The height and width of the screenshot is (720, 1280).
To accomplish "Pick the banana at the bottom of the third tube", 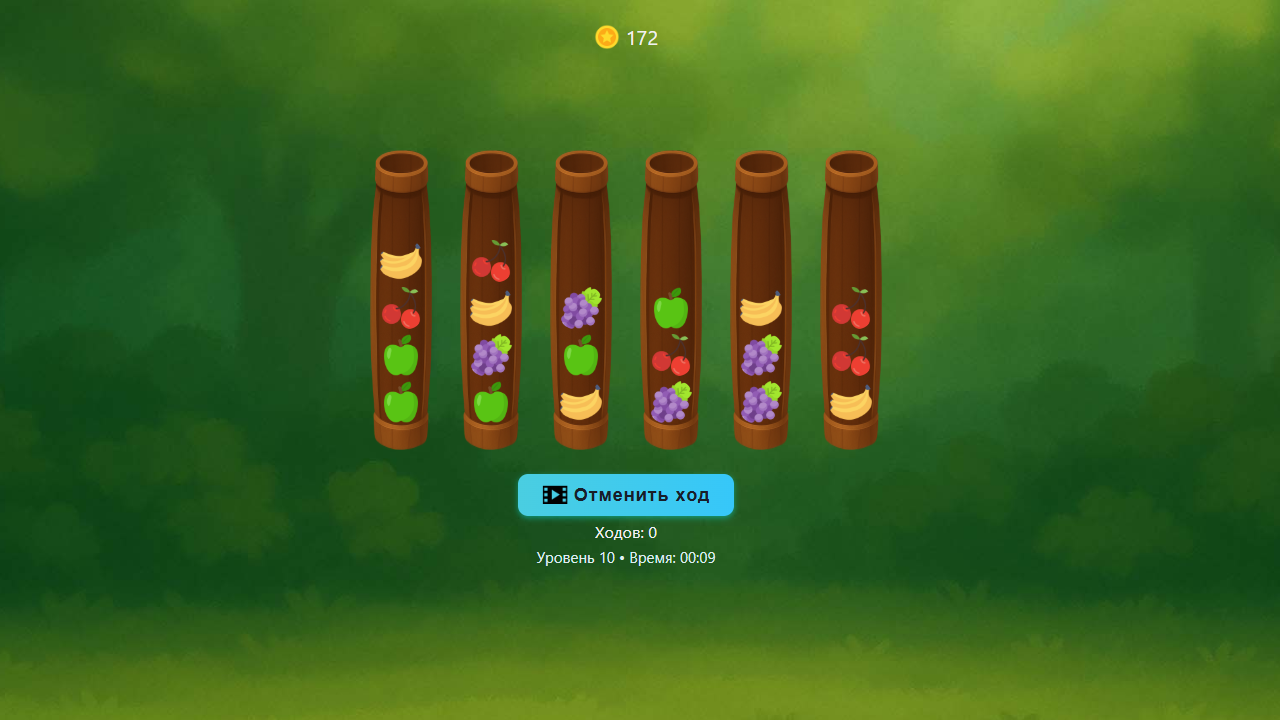I will tap(581, 405).
